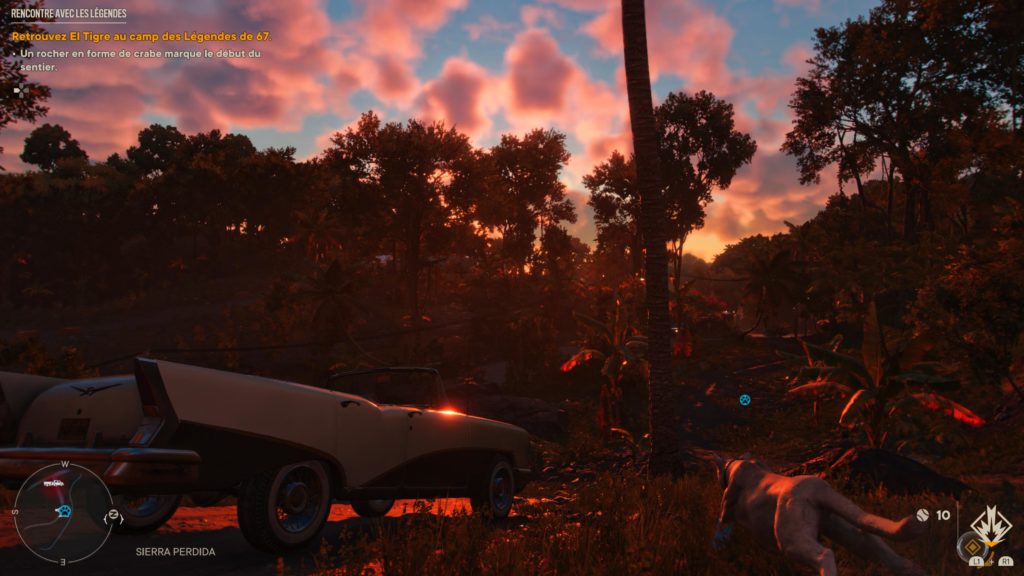The image size is (1024, 576).
Task: Select the blue paw marker on minimap
Action: click(x=64, y=511)
